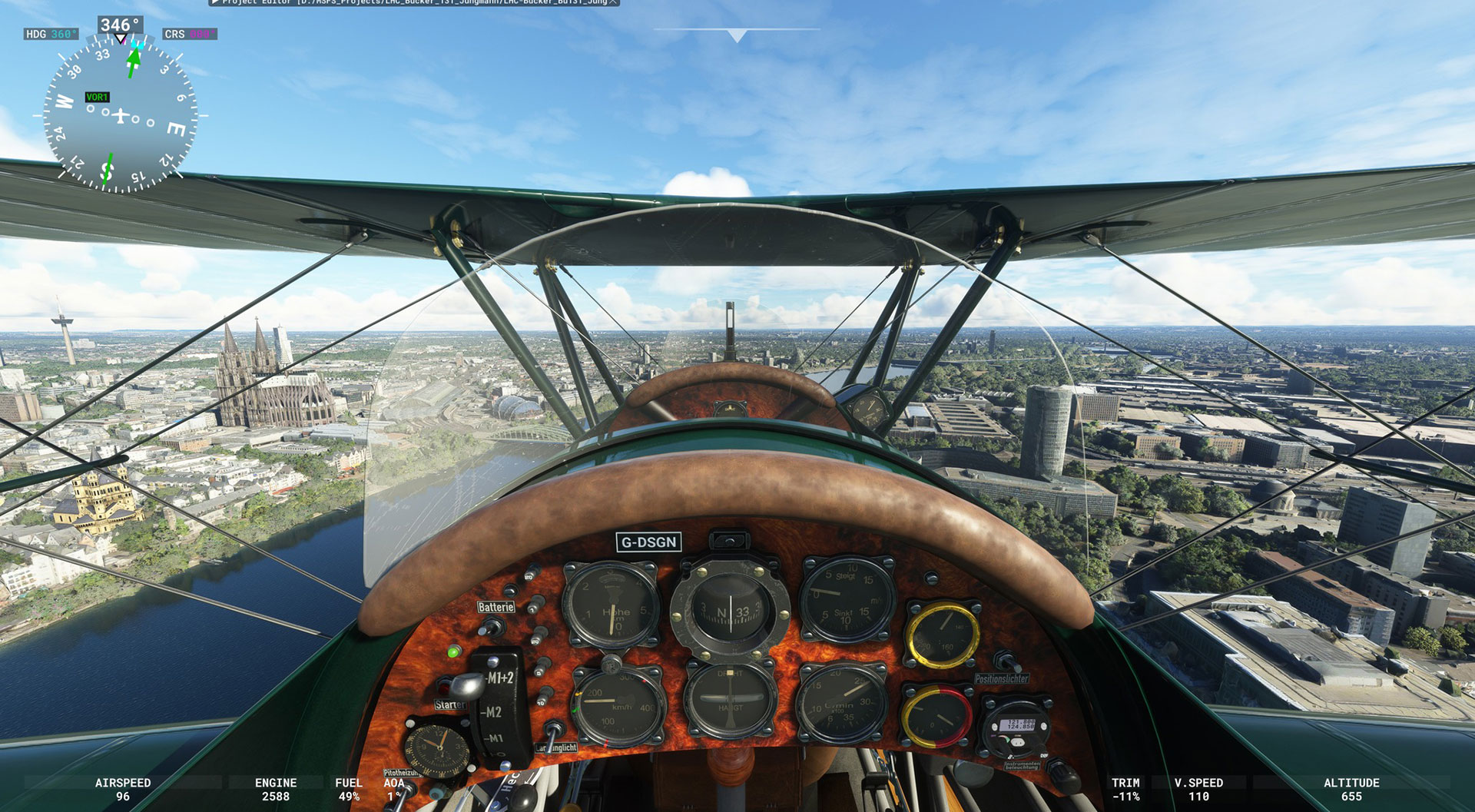Select the HDG heading bug box
Viewport: 1475px width, 812px height.
coord(51,34)
